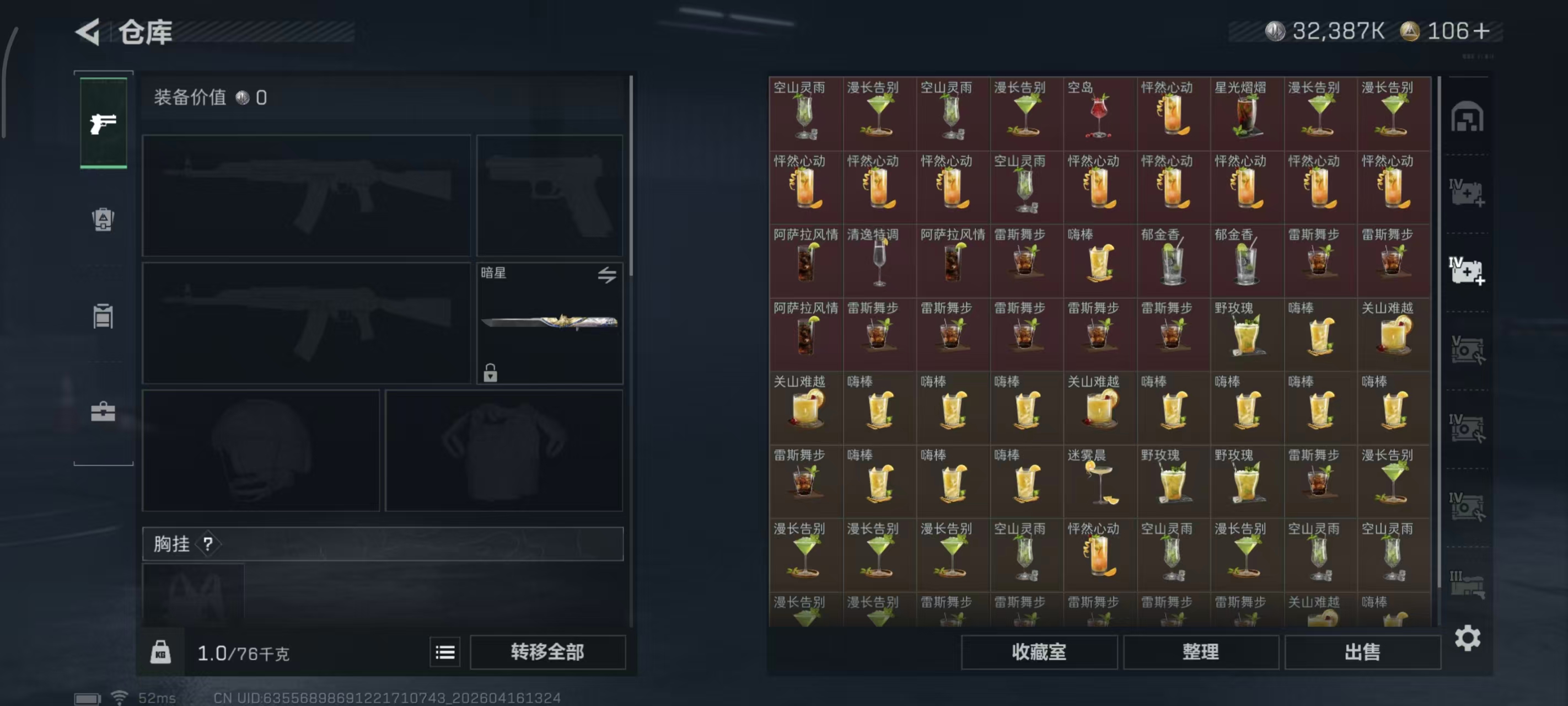Open the V-tier safe box icon
1568x706 pixels.
[1468, 350]
